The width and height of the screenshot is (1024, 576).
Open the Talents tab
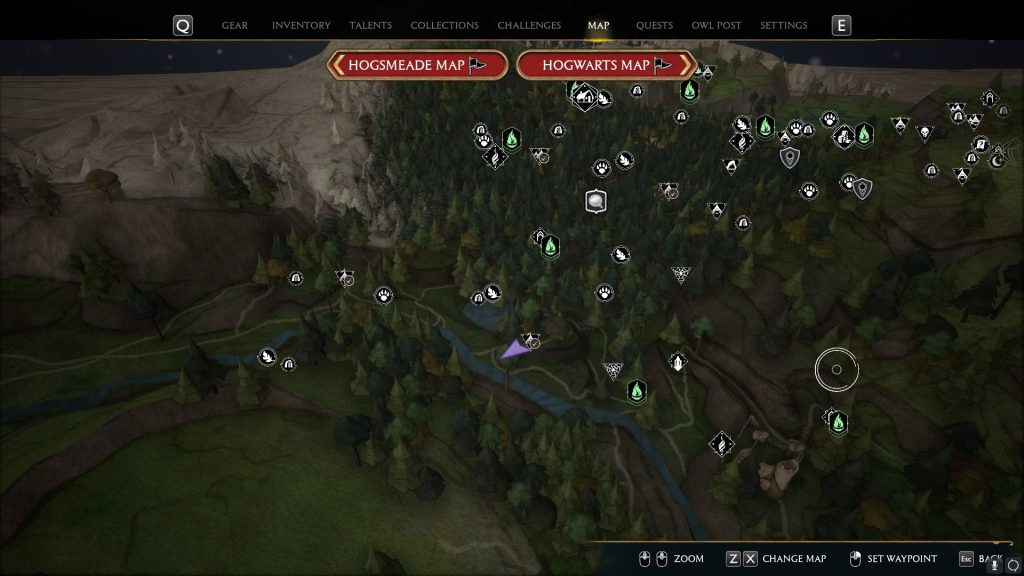click(x=370, y=25)
